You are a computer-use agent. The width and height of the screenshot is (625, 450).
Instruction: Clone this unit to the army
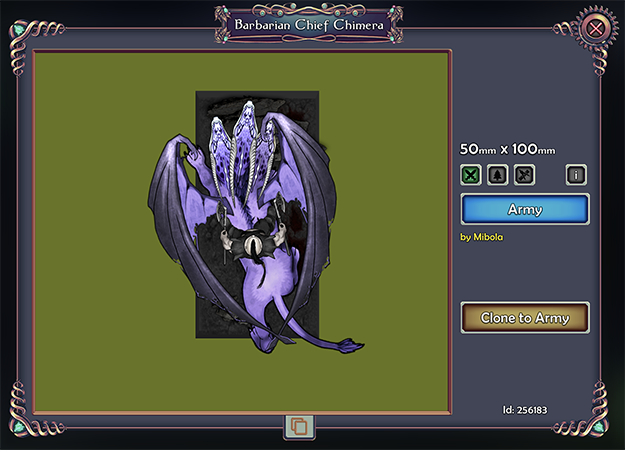[525, 318]
